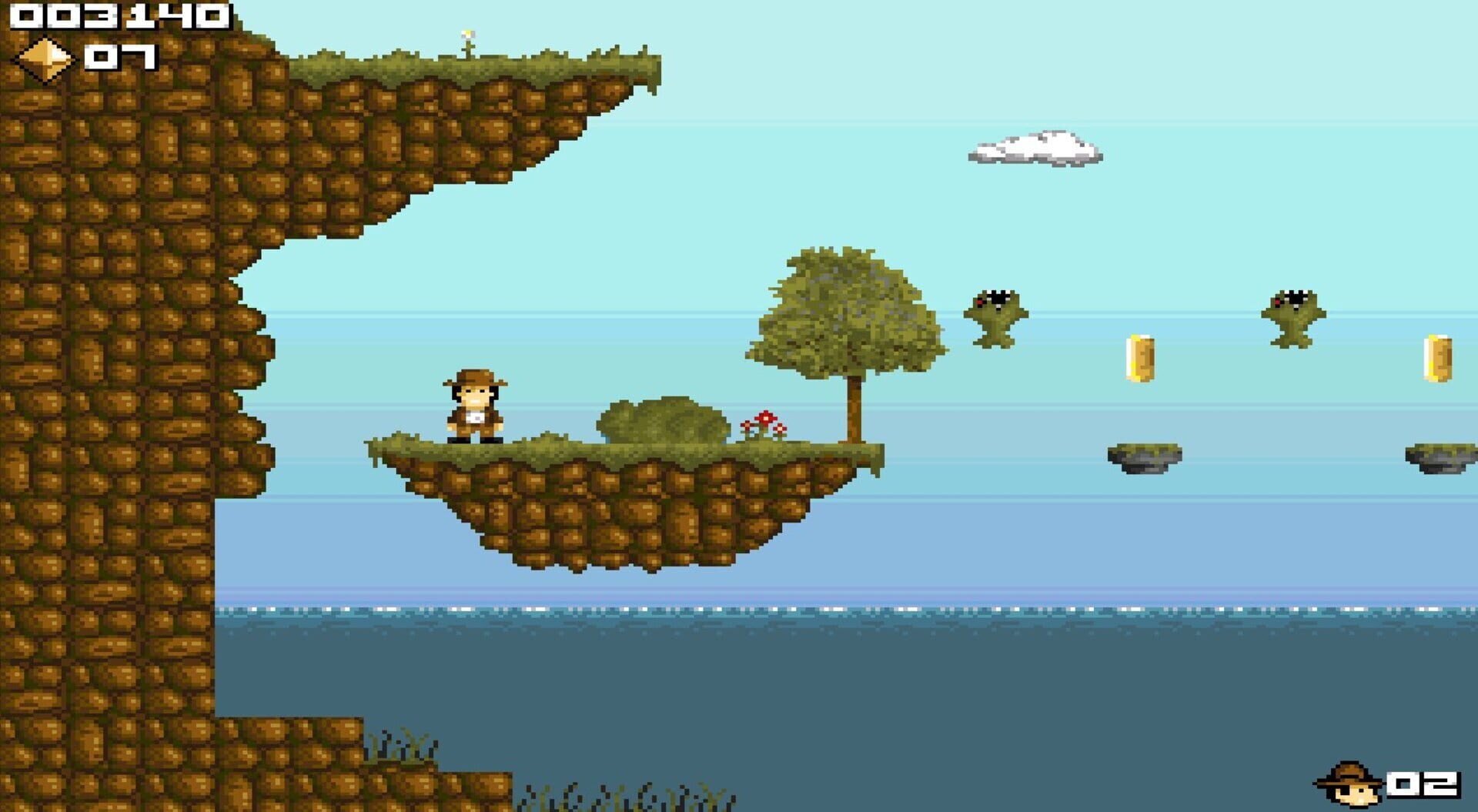Select the player character wearing the hat
The image size is (1478, 812).
pyautogui.click(x=475, y=408)
